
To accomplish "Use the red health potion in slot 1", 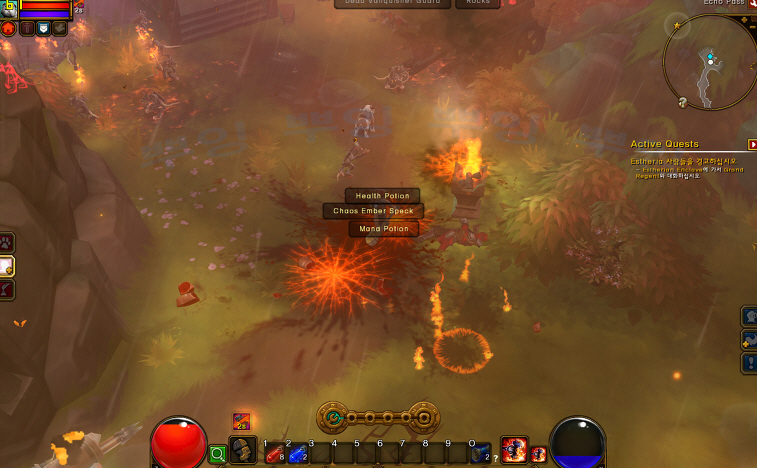I will (273, 454).
